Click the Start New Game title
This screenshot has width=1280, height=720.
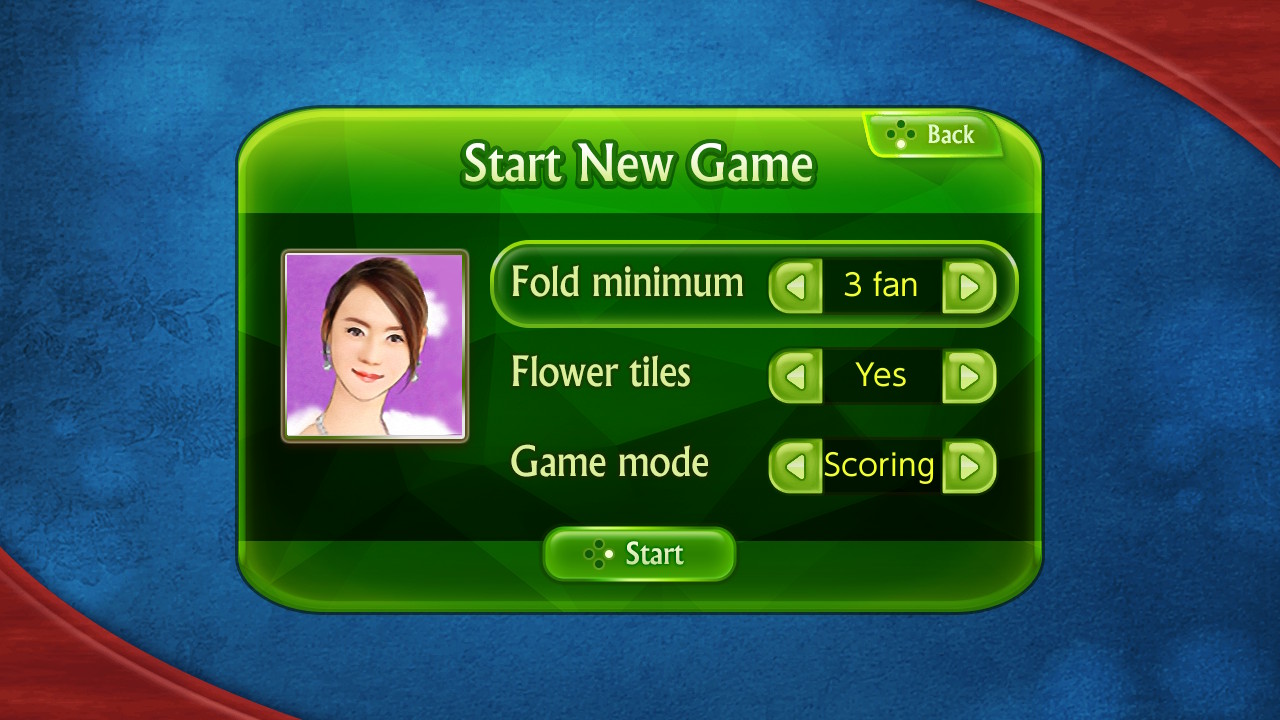(x=638, y=162)
